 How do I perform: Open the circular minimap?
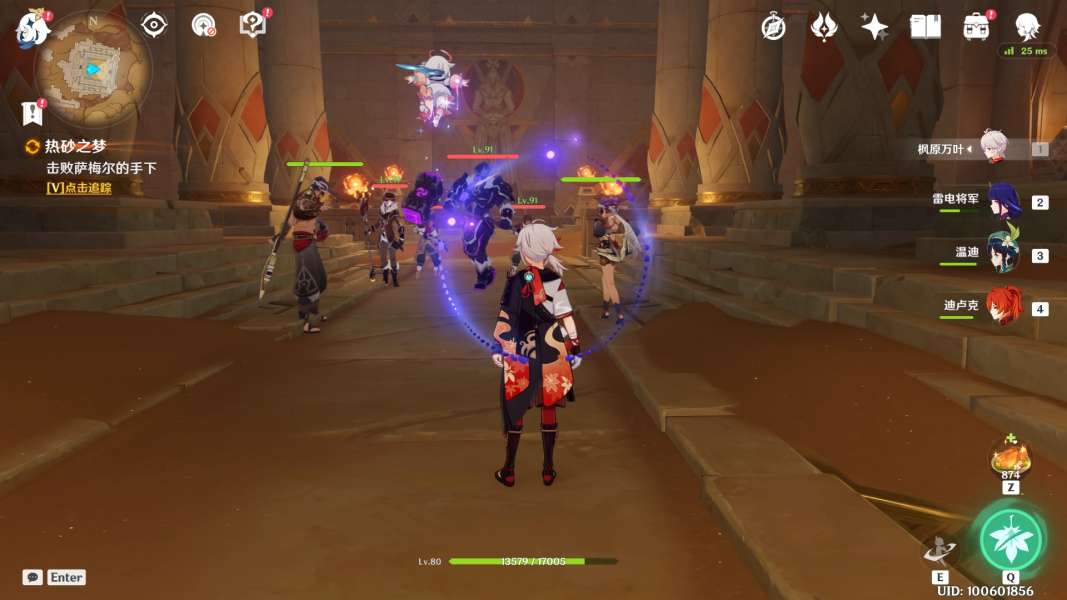point(93,69)
